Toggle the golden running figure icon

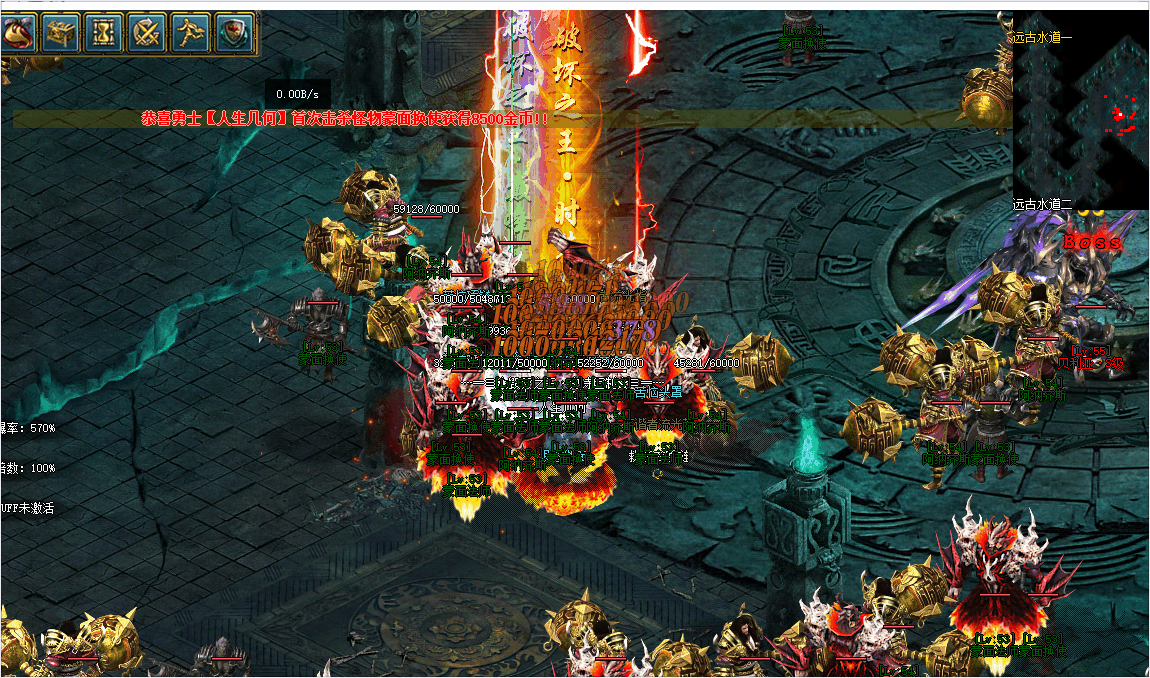pyautogui.click(x=192, y=34)
